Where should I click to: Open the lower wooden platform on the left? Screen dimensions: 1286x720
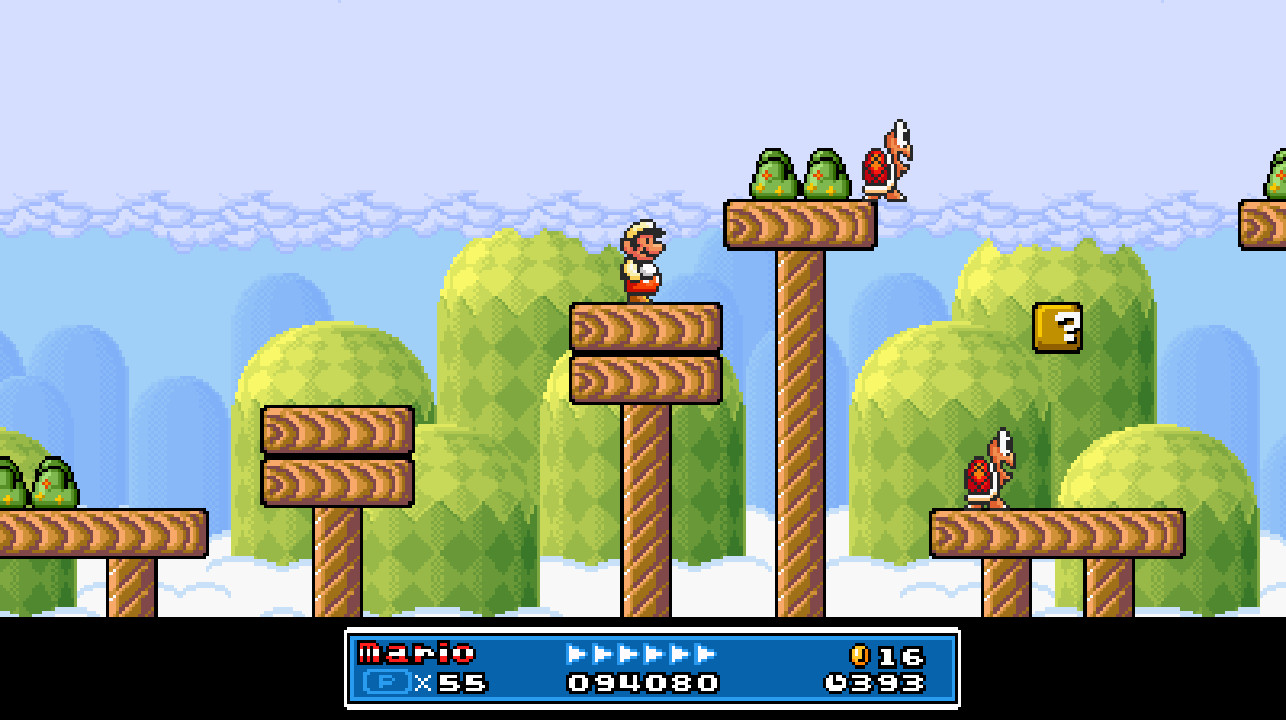[340, 480]
